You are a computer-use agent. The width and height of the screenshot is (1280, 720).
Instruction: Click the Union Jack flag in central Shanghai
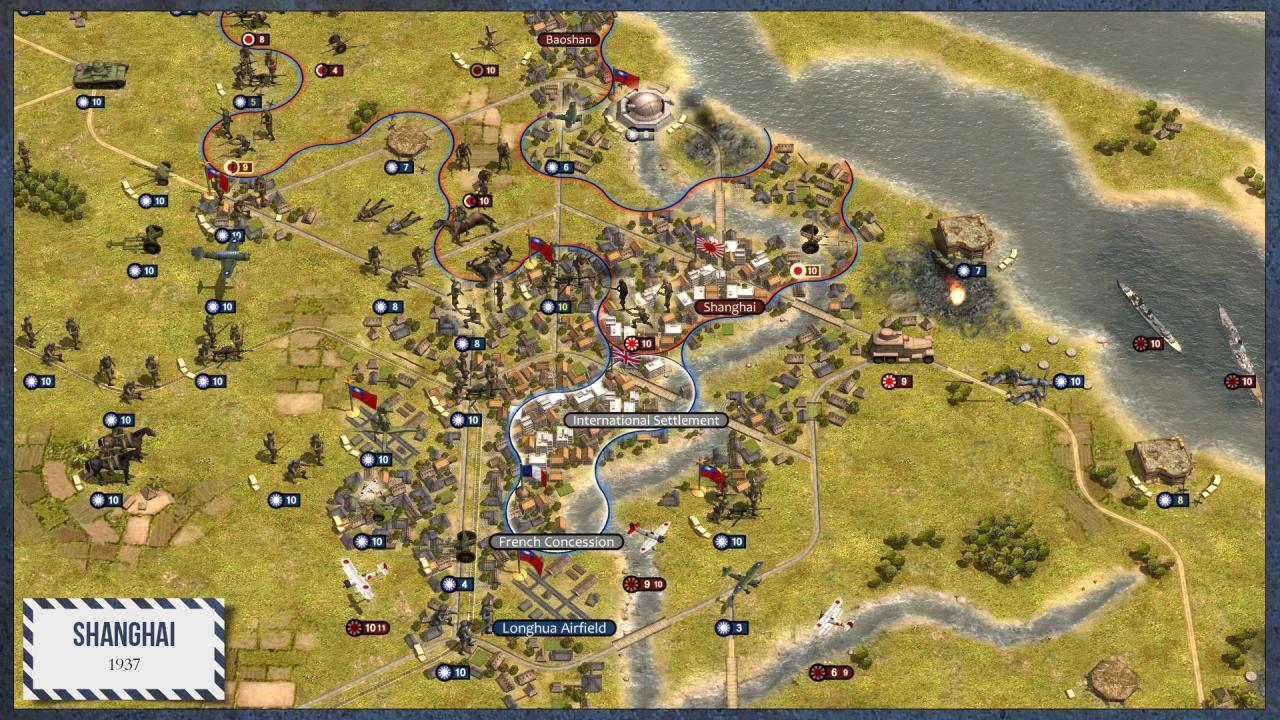[625, 356]
